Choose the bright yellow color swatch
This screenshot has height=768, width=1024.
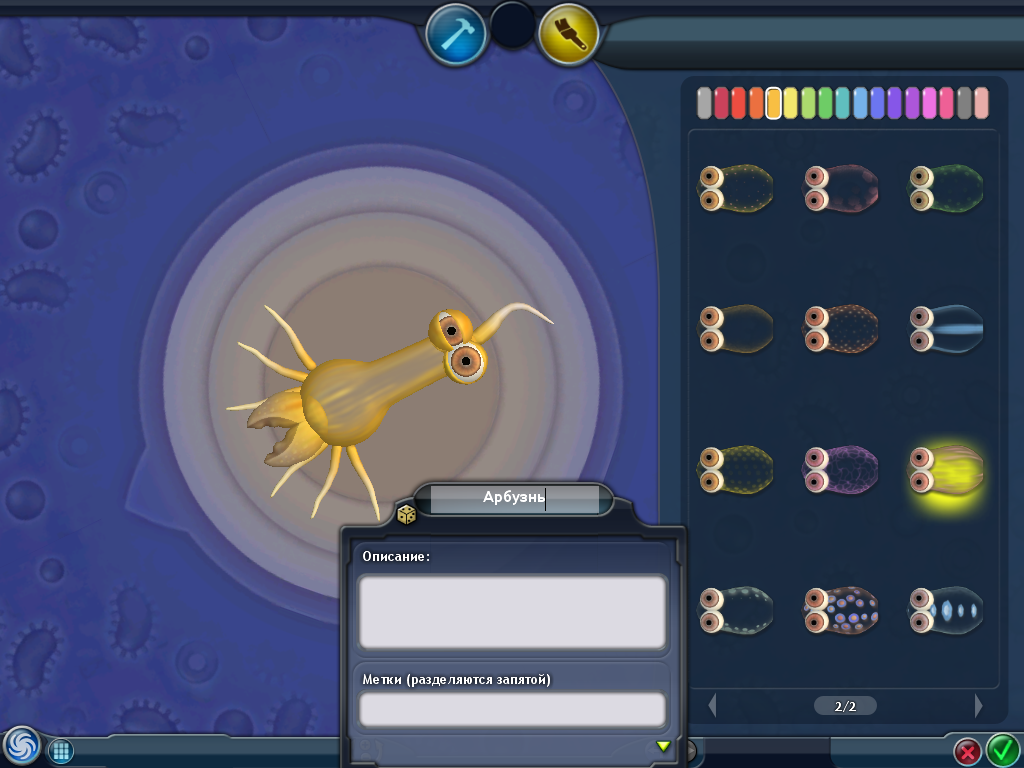coord(791,103)
